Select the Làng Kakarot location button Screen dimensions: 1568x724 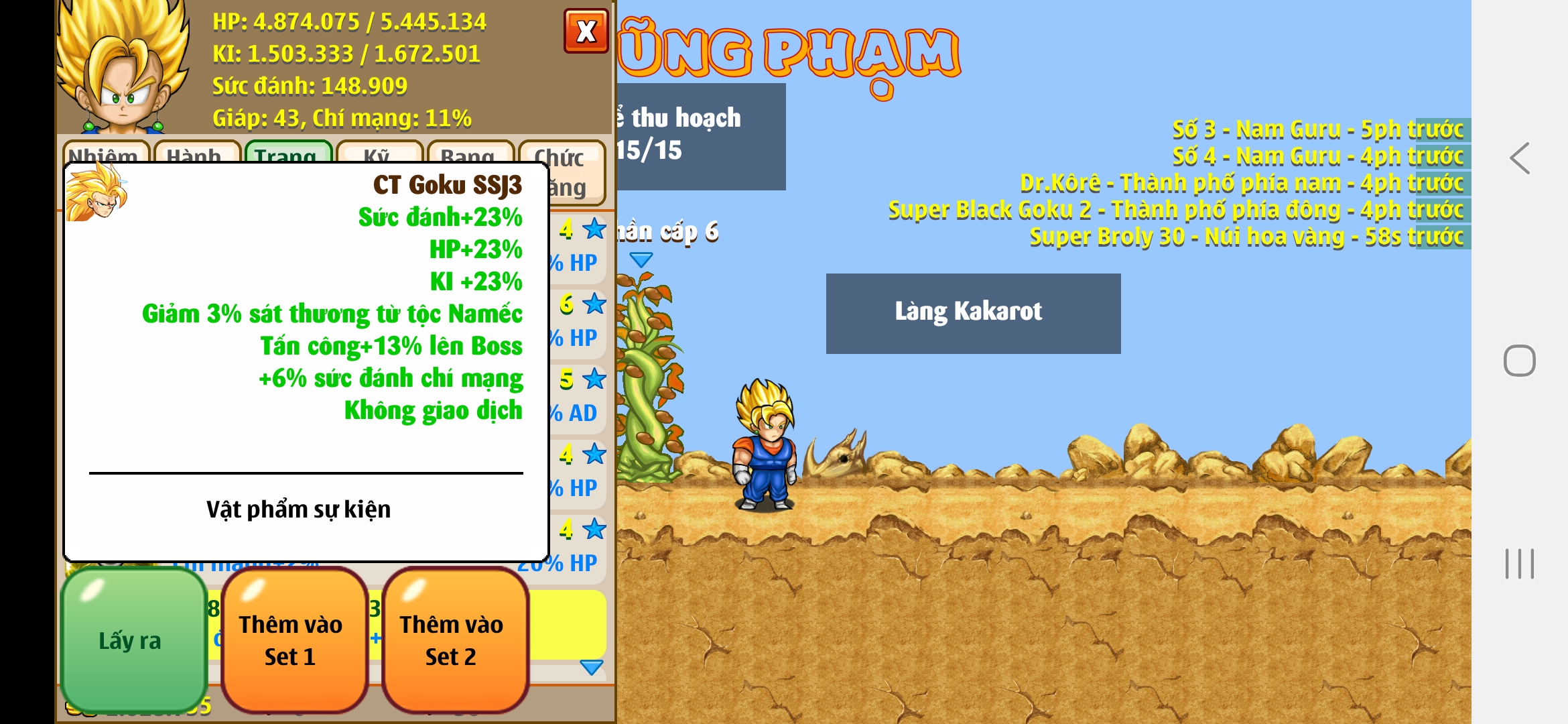[972, 313]
